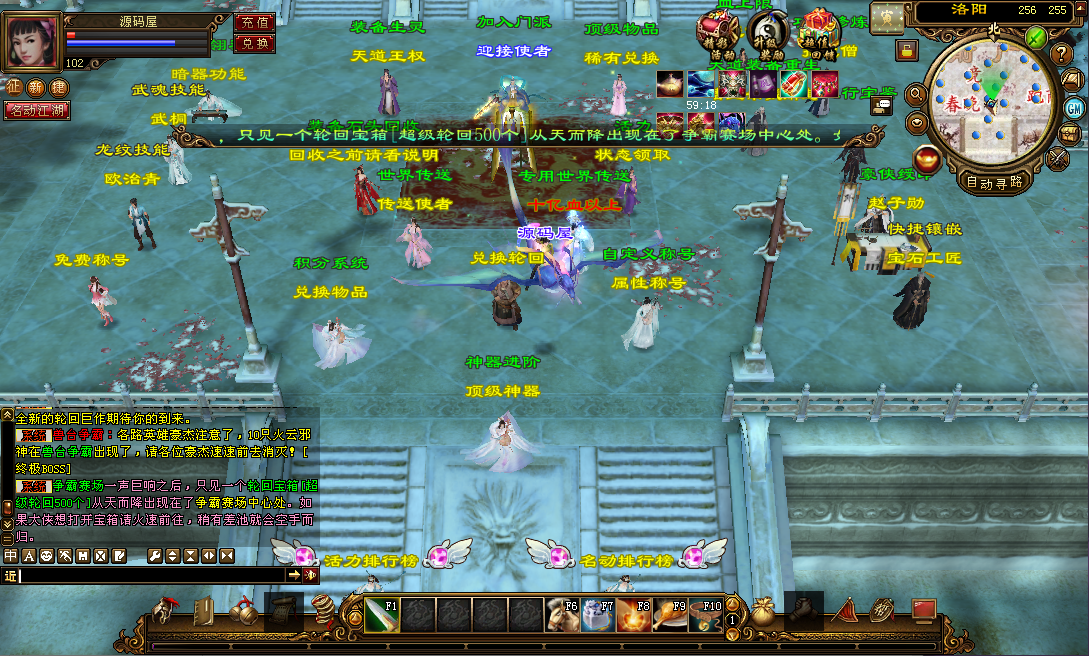1089x656 pixels.
Task: Click the chat input field
Action: 152,575
